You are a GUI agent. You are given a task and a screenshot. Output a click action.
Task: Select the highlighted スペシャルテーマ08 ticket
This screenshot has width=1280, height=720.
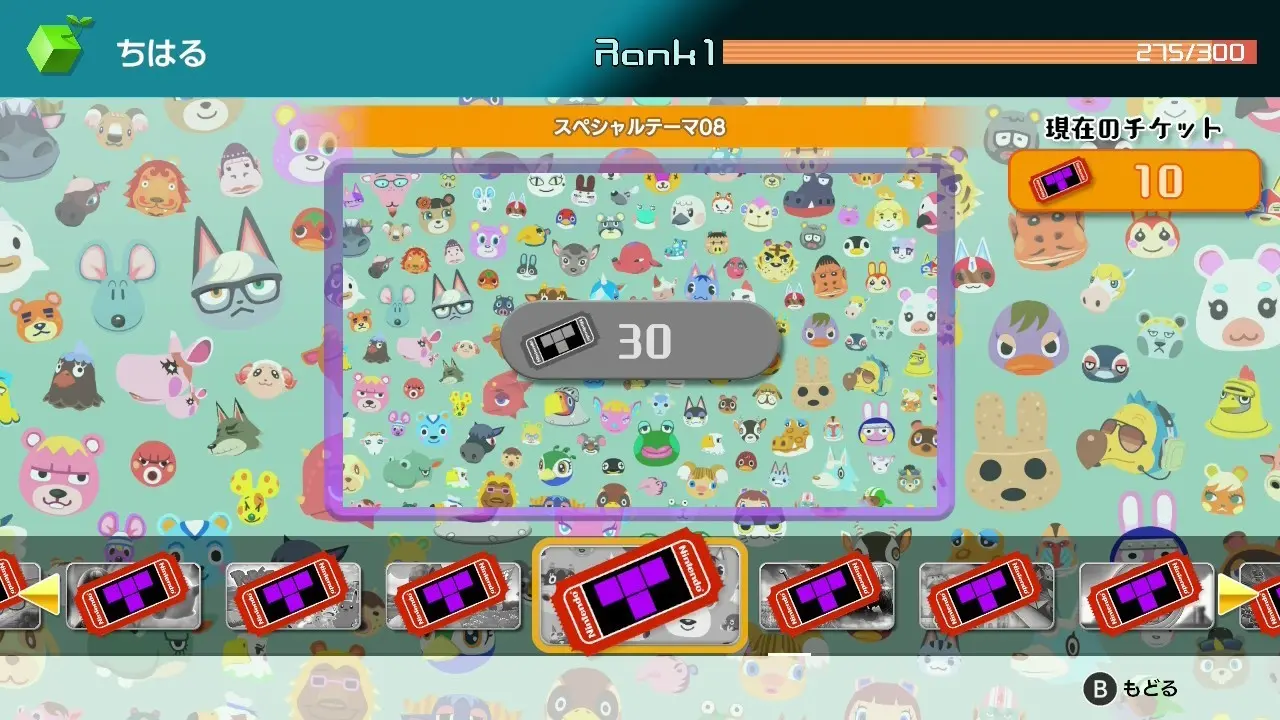640,595
